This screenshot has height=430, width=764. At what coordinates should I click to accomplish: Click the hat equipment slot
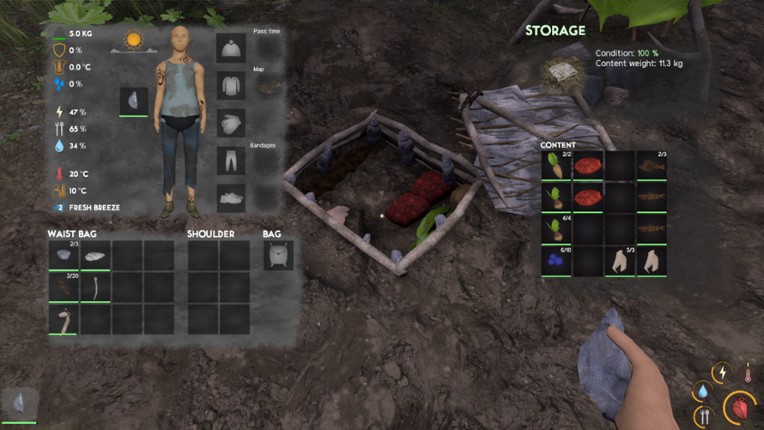[231, 49]
